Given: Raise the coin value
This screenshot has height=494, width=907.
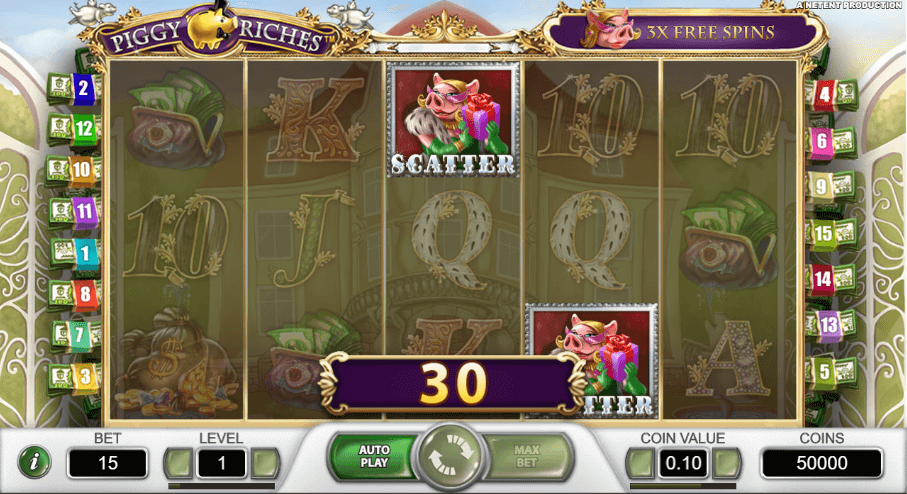Looking at the screenshot, I should click(727, 463).
